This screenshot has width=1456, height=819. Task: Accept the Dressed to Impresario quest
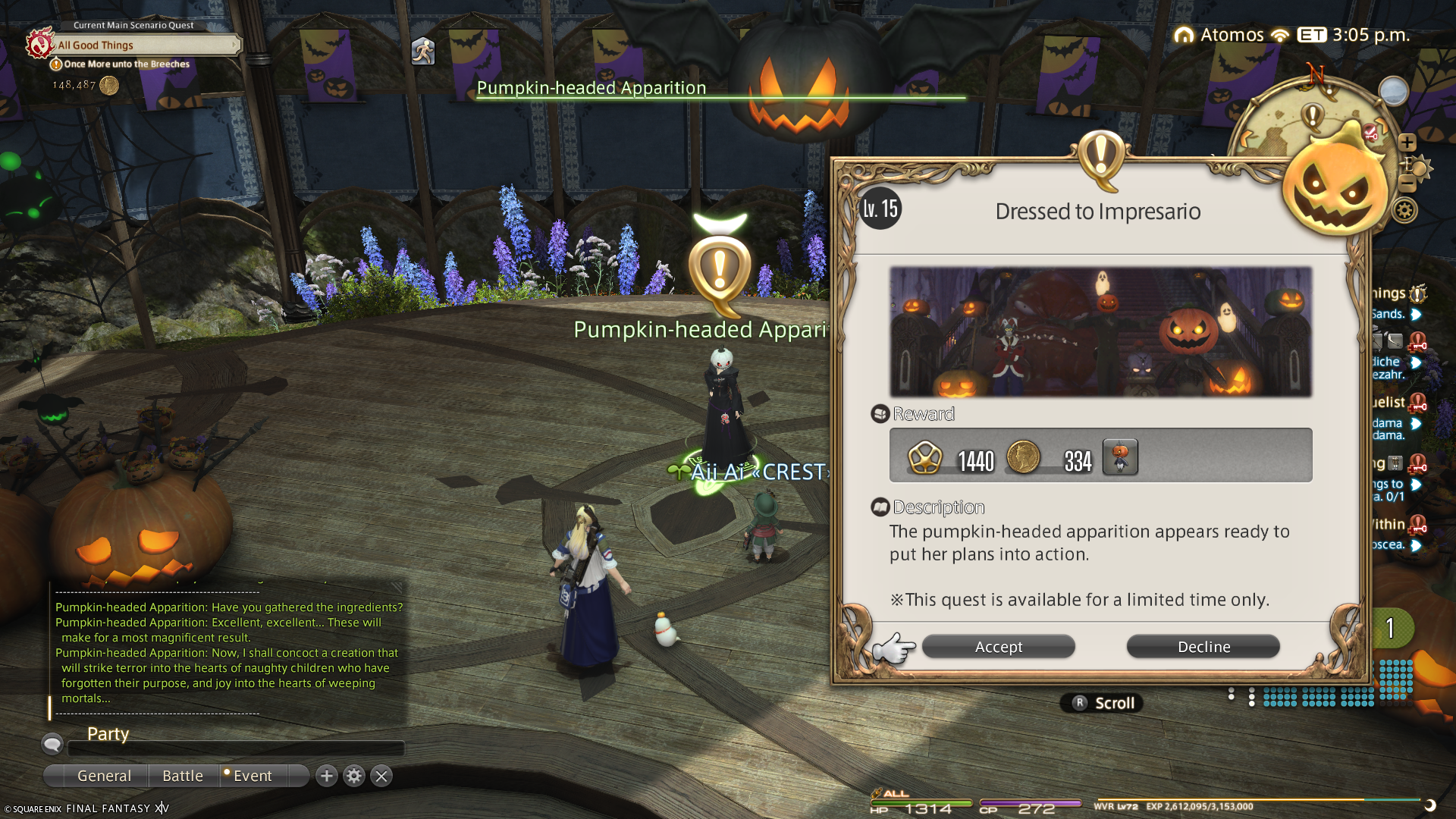pyautogui.click(x=998, y=647)
